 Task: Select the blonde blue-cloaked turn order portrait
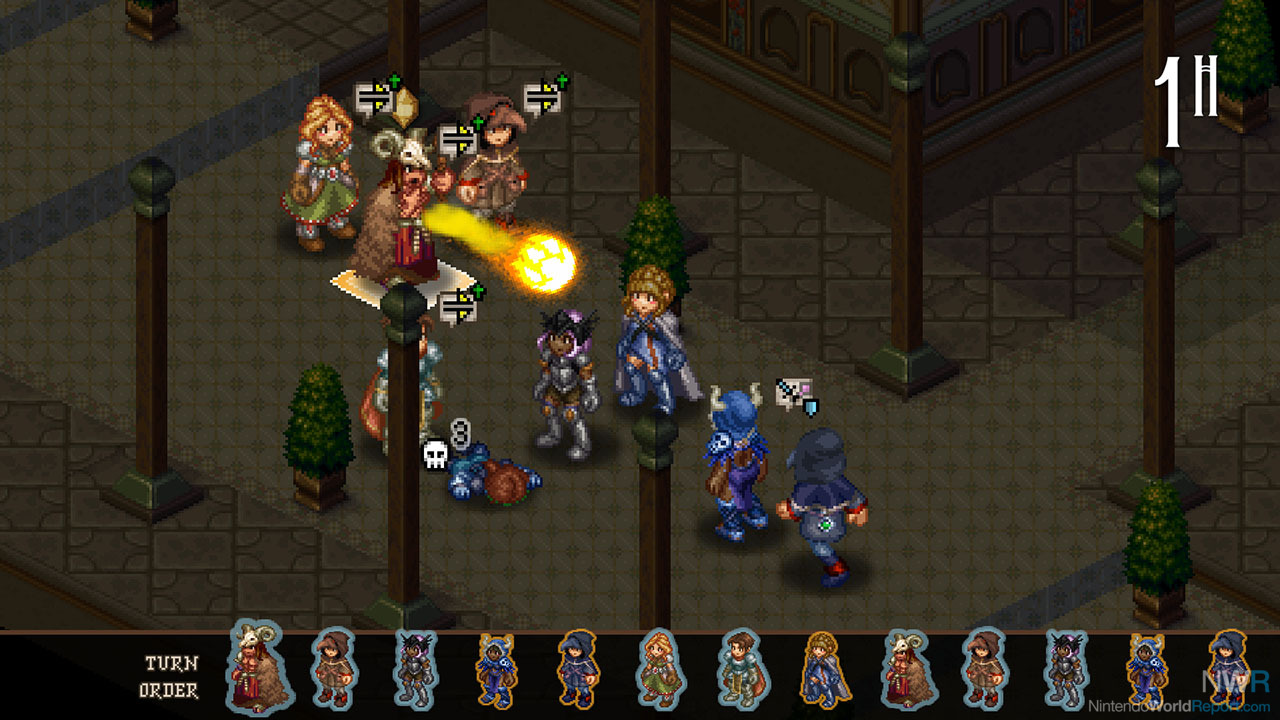[x=823, y=668]
